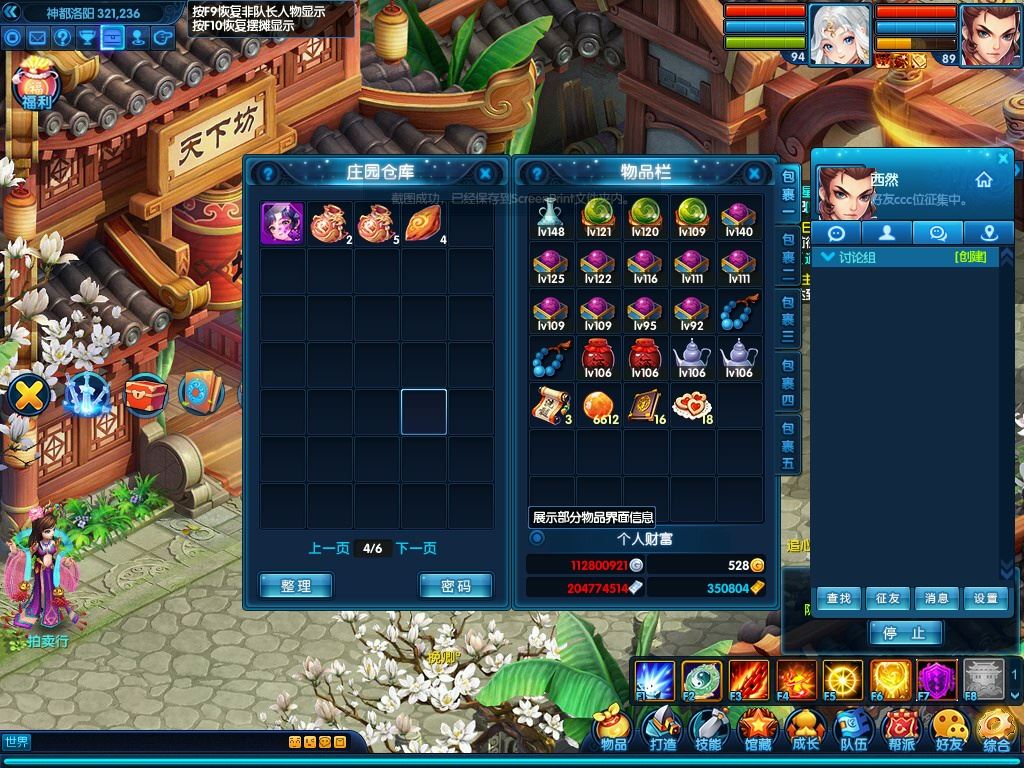Open the 福利 welfare bag icon
1024x768 pixels.
click(37, 85)
